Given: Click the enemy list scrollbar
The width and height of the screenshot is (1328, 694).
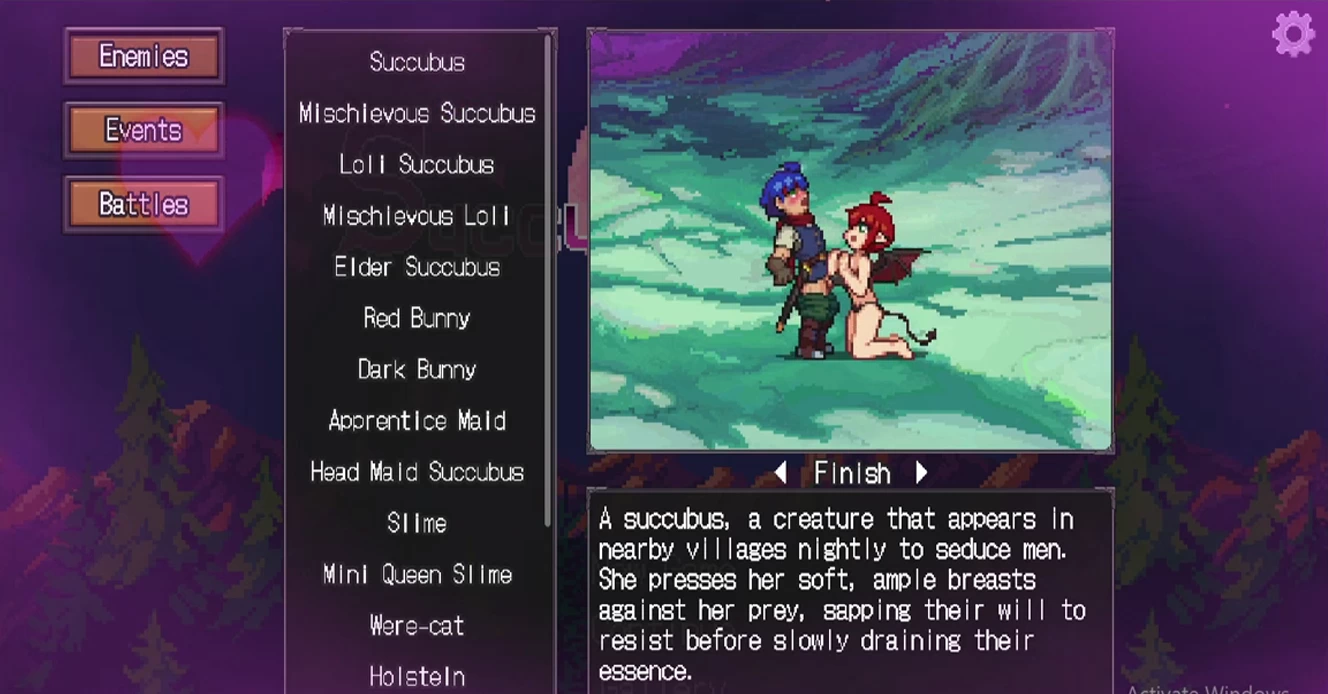Looking at the screenshot, I should [548, 280].
